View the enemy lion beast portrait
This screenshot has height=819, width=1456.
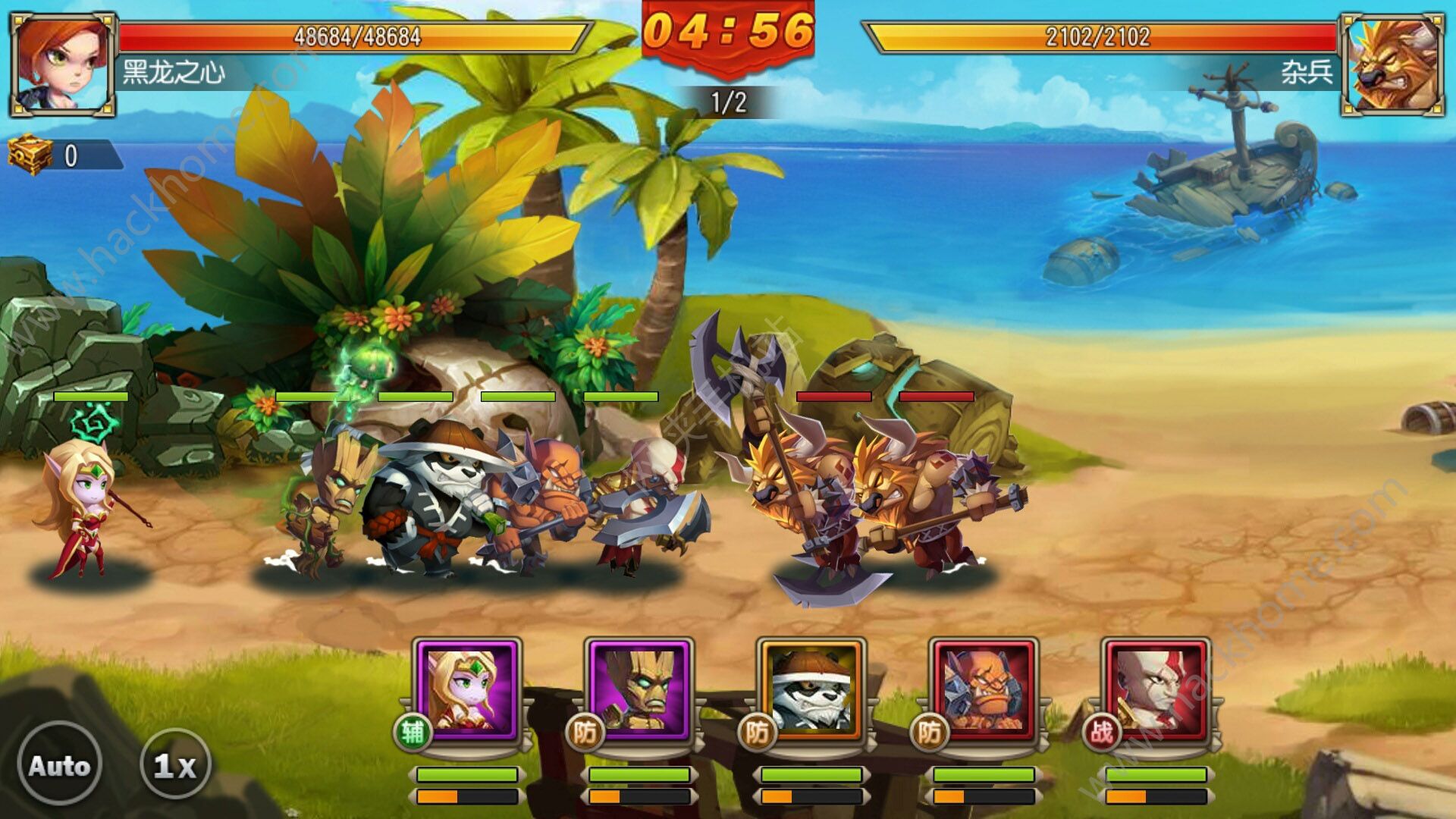(1392, 64)
